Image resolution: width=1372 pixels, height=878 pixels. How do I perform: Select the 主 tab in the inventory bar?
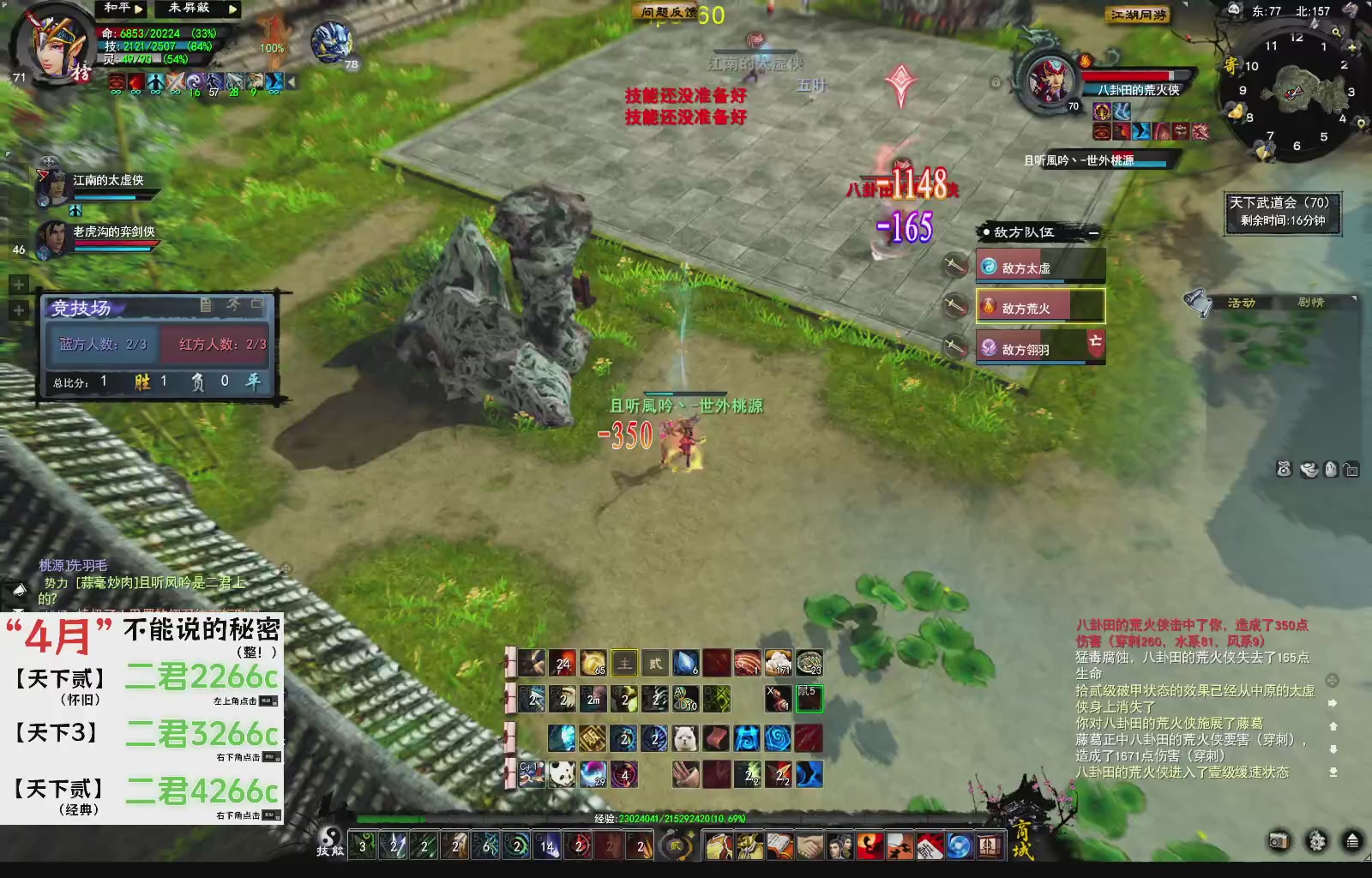click(x=623, y=664)
